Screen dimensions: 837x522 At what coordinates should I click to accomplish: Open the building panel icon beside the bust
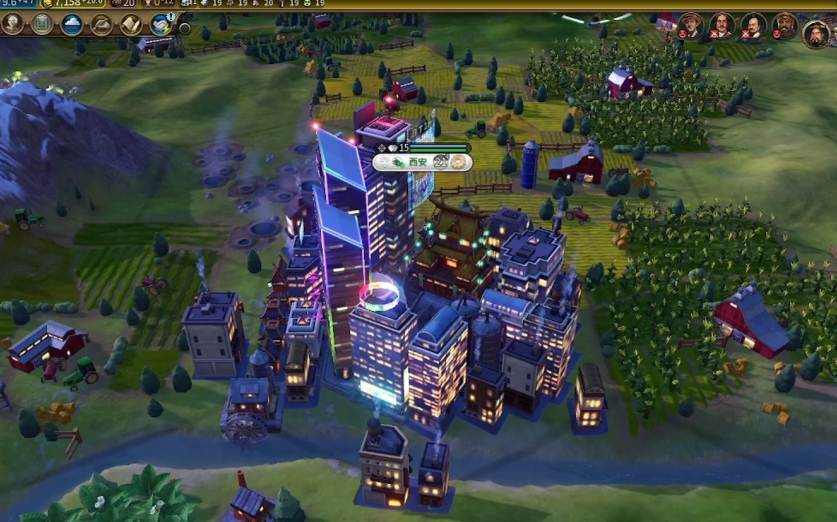click(x=42, y=23)
